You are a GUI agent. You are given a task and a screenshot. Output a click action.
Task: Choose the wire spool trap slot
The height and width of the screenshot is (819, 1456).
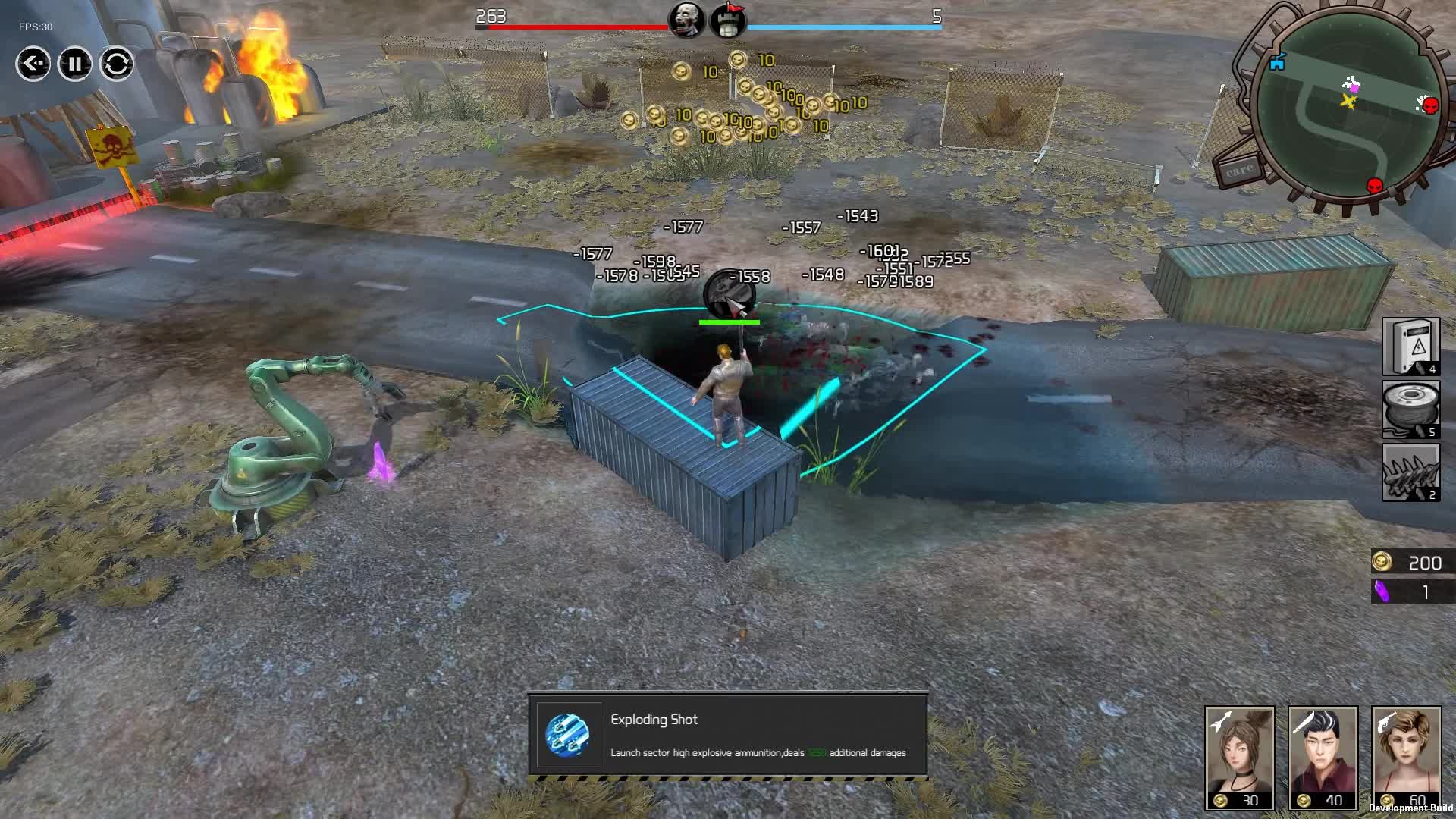[1410, 409]
